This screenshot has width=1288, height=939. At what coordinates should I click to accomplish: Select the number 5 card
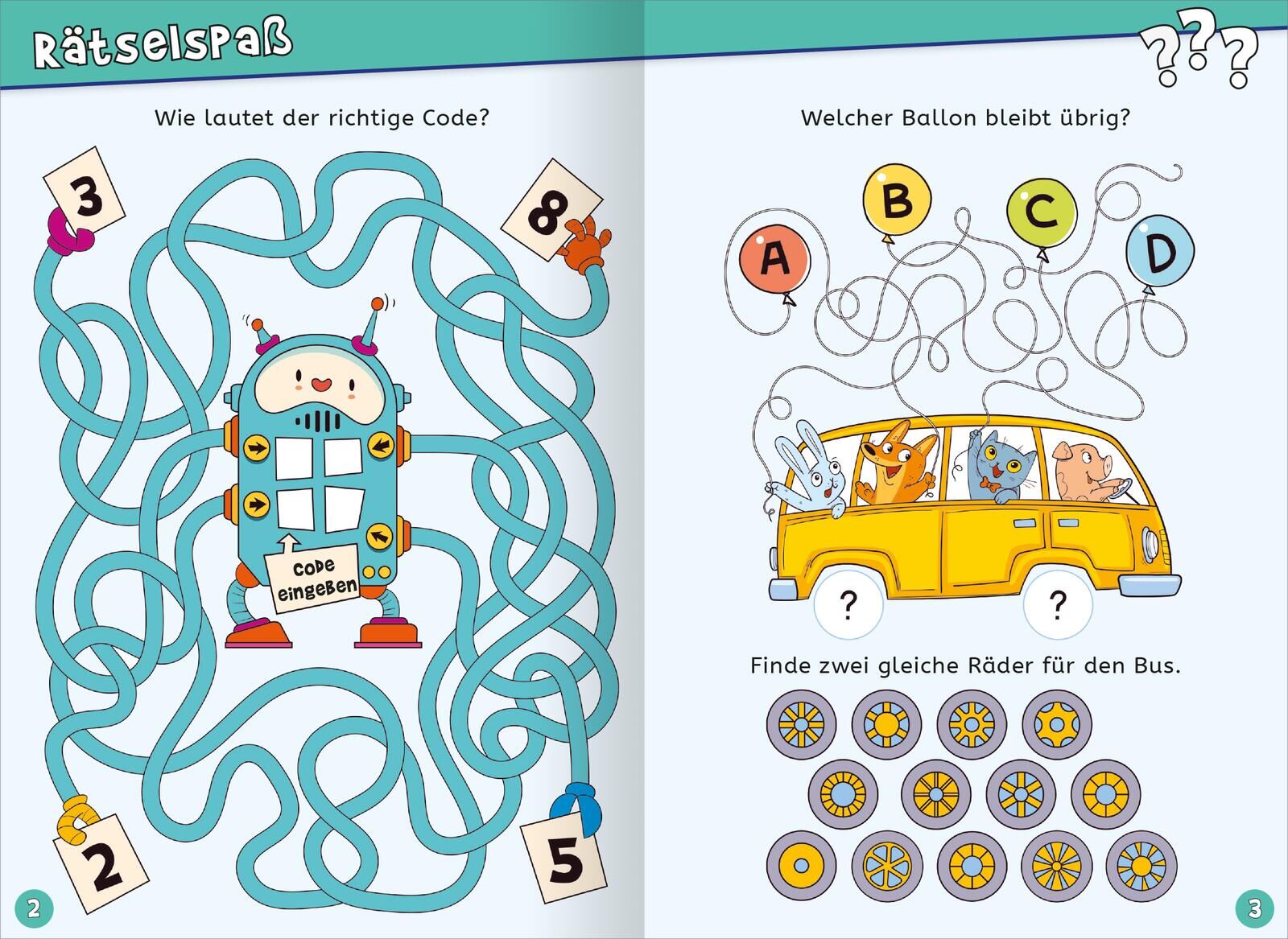tap(563, 859)
